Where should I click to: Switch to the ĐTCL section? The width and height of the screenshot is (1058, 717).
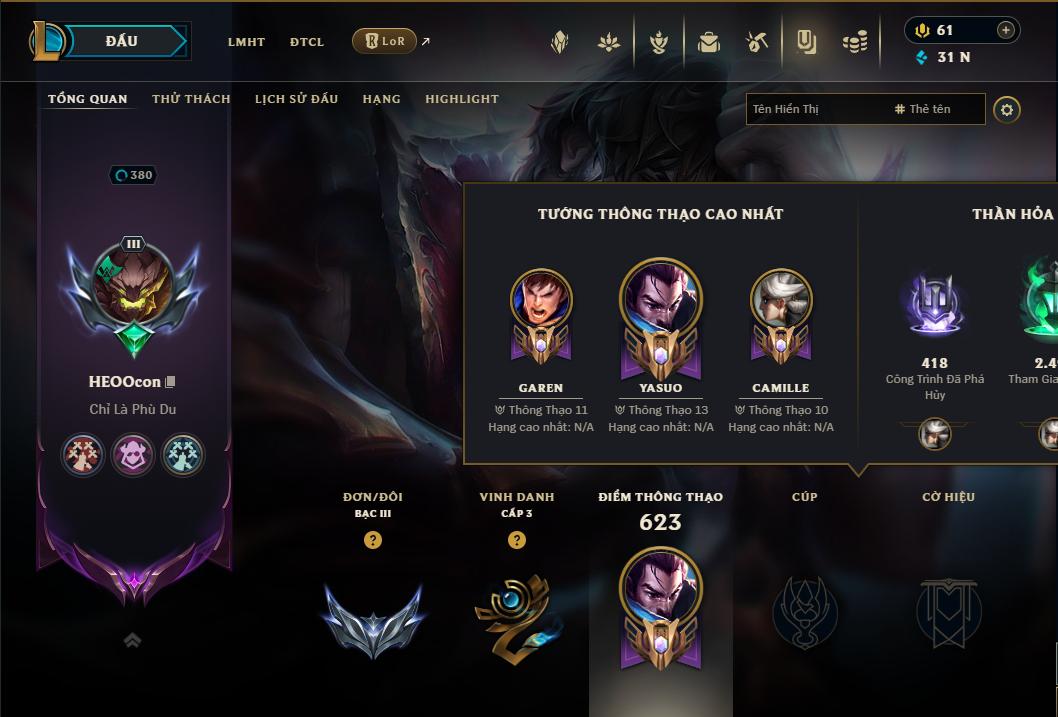click(307, 42)
